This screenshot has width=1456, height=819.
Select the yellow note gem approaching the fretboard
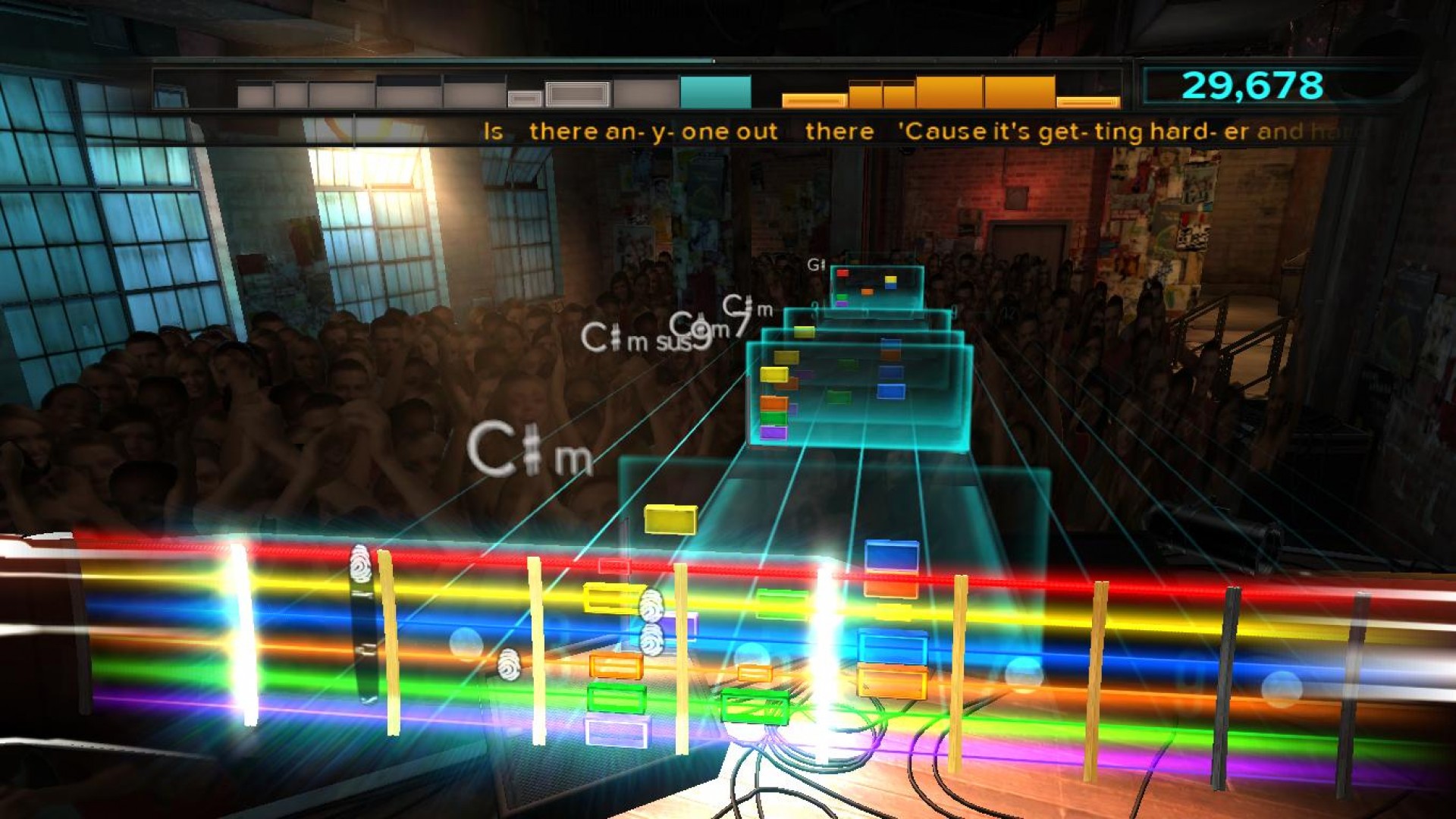(x=670, y=520)
